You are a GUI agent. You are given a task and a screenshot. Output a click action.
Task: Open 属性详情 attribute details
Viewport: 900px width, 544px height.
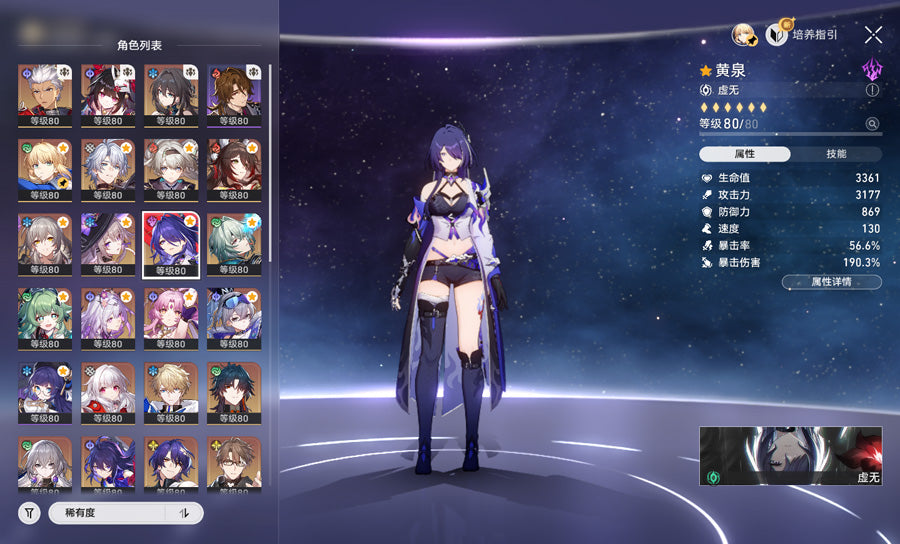(x=831, y=282)
